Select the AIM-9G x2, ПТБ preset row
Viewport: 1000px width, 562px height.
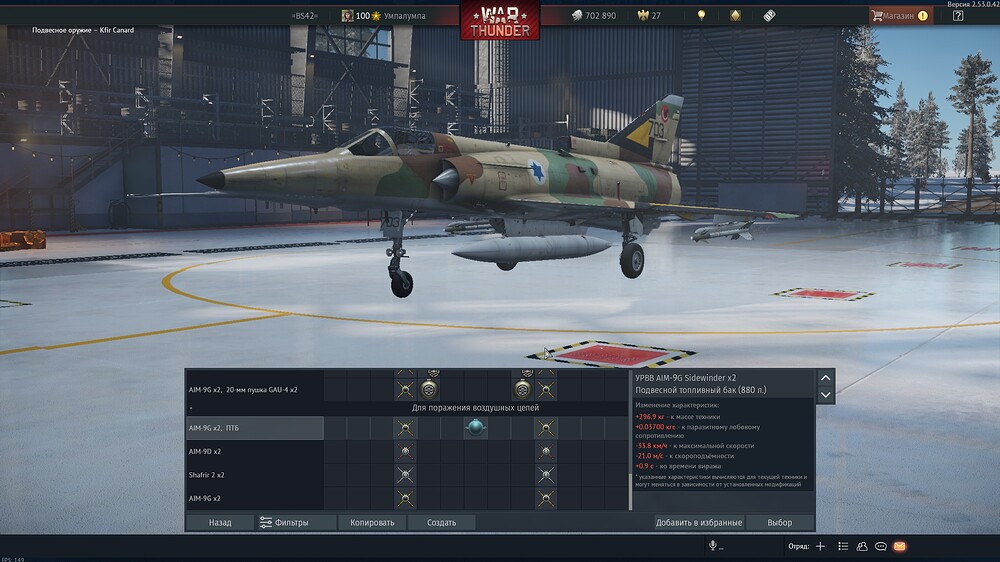point(254,428)
